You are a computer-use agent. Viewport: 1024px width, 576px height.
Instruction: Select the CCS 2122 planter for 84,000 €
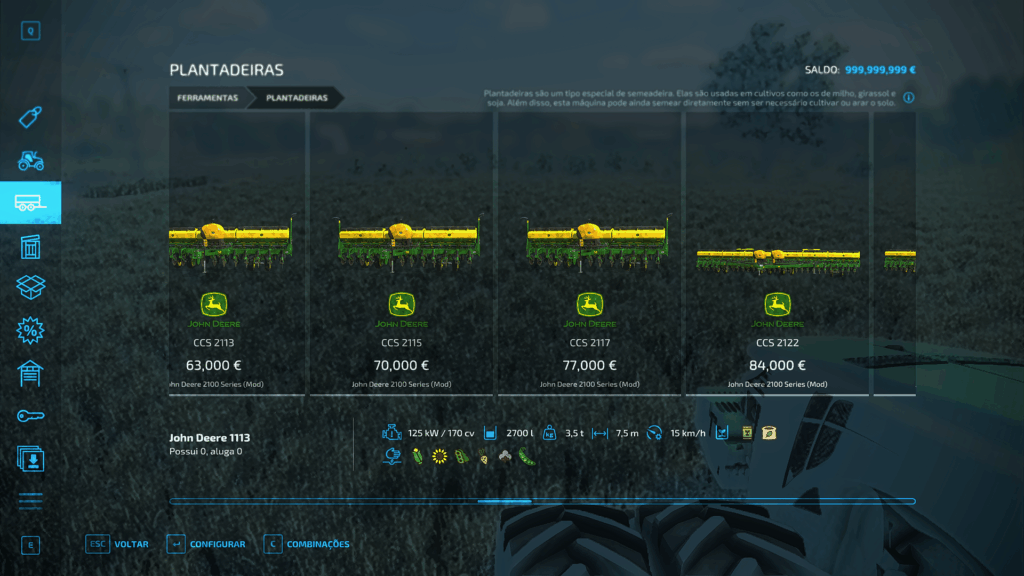click(x=777, y=255)
